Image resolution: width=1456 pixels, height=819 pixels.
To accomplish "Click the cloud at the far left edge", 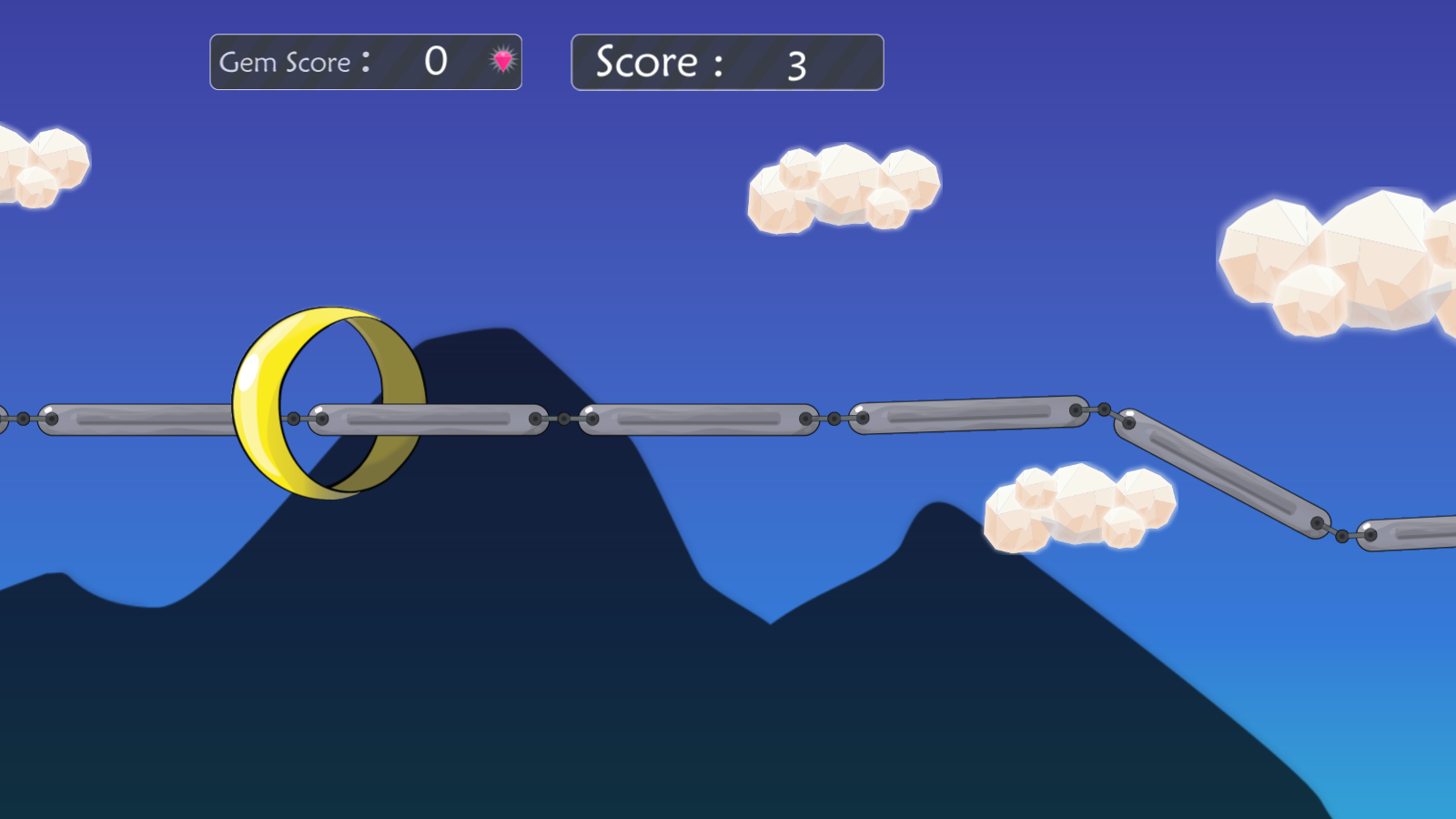I will coord(36,168).
